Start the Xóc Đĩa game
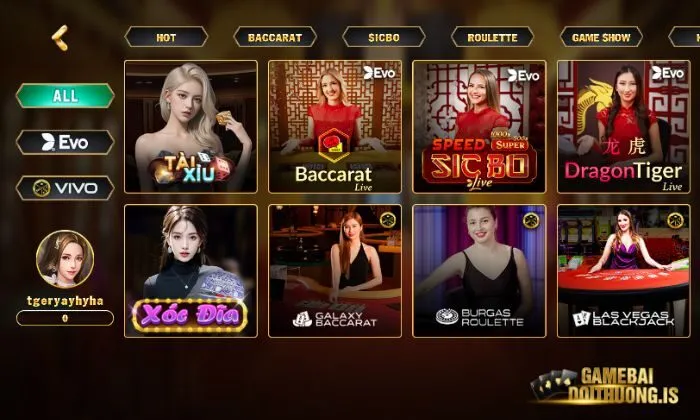The width and height of the screenshot is (700, 420). pos(191,271)
